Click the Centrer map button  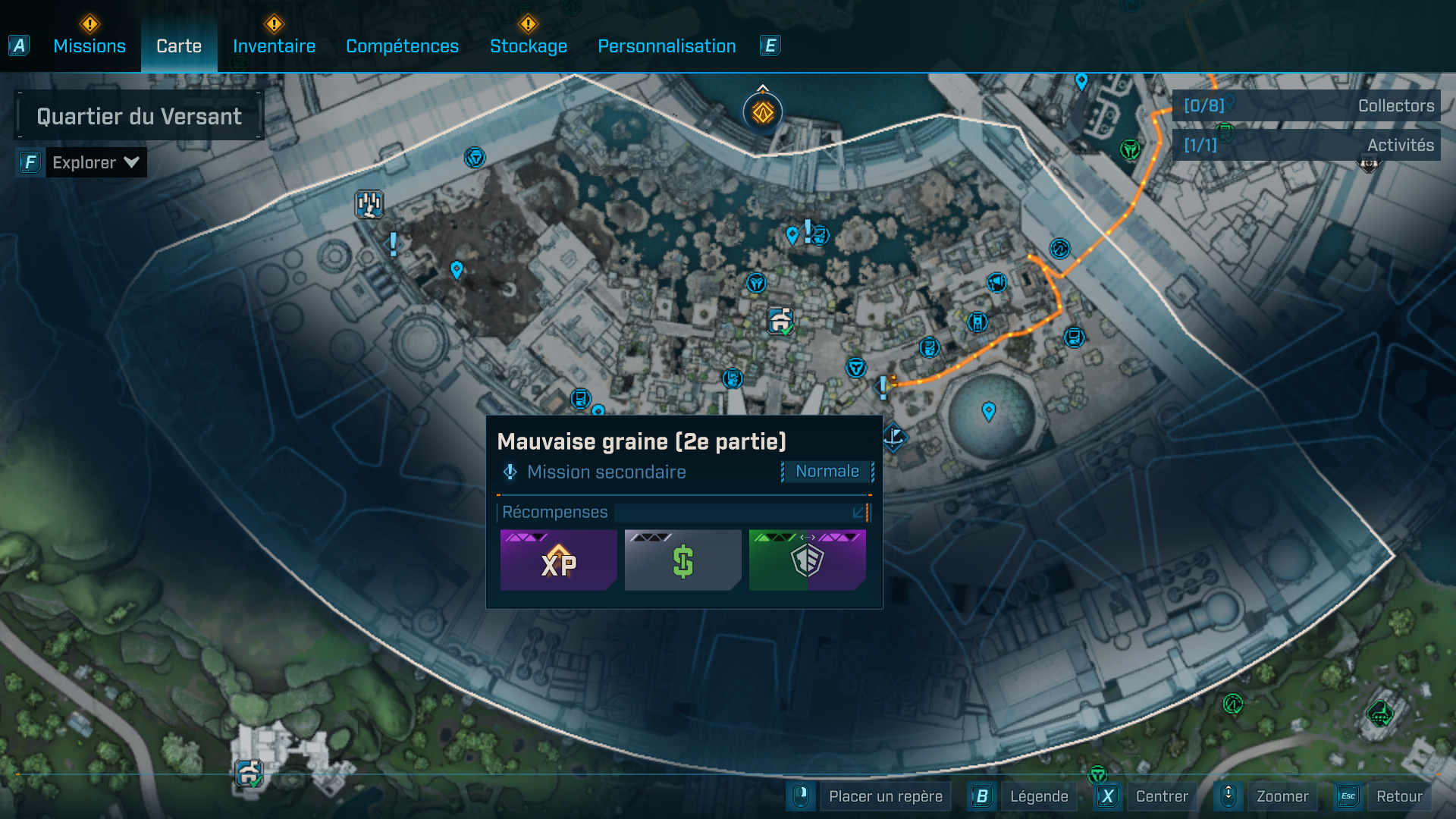[x=1161, y=796]
